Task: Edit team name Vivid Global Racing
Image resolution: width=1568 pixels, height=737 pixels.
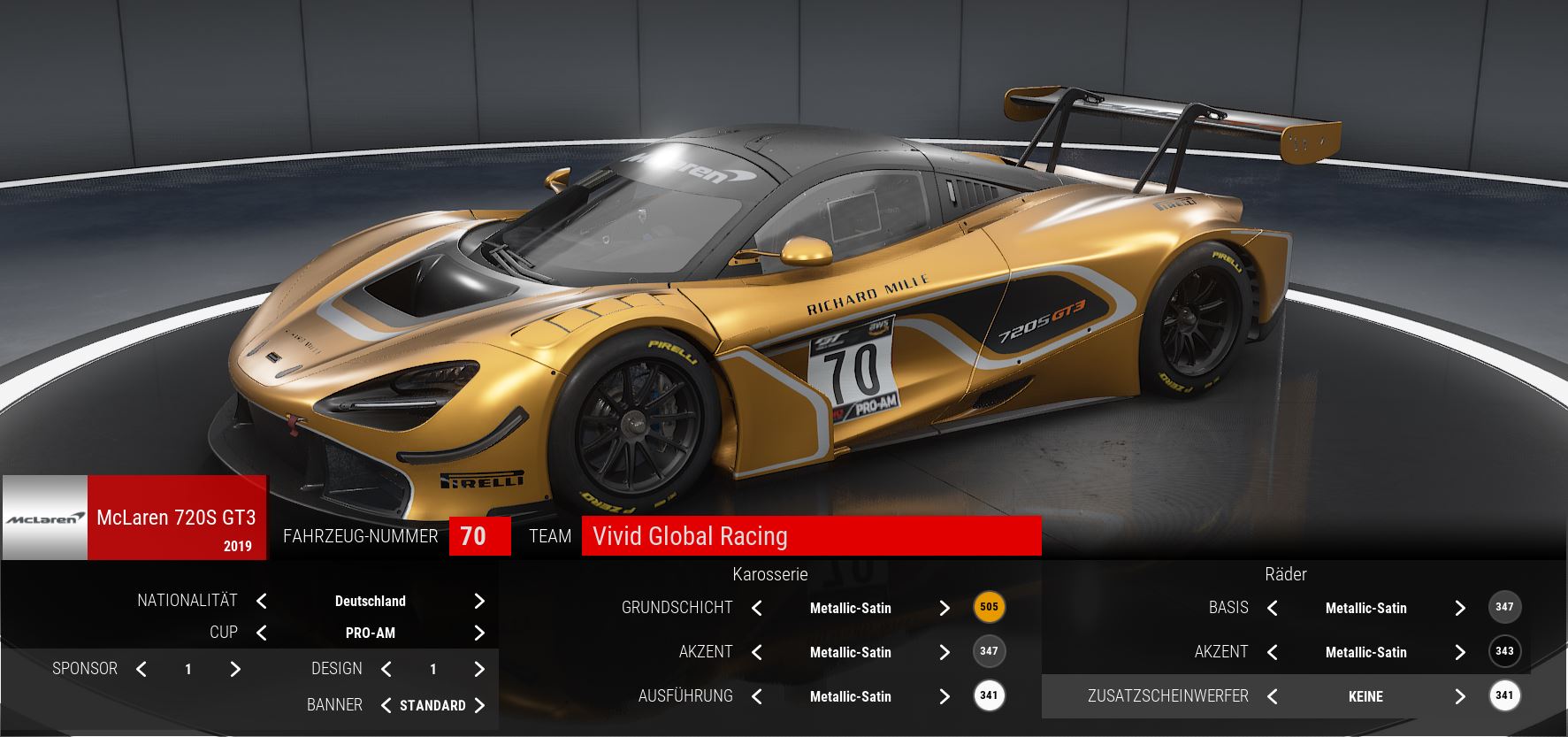Action: coord(810,536)
